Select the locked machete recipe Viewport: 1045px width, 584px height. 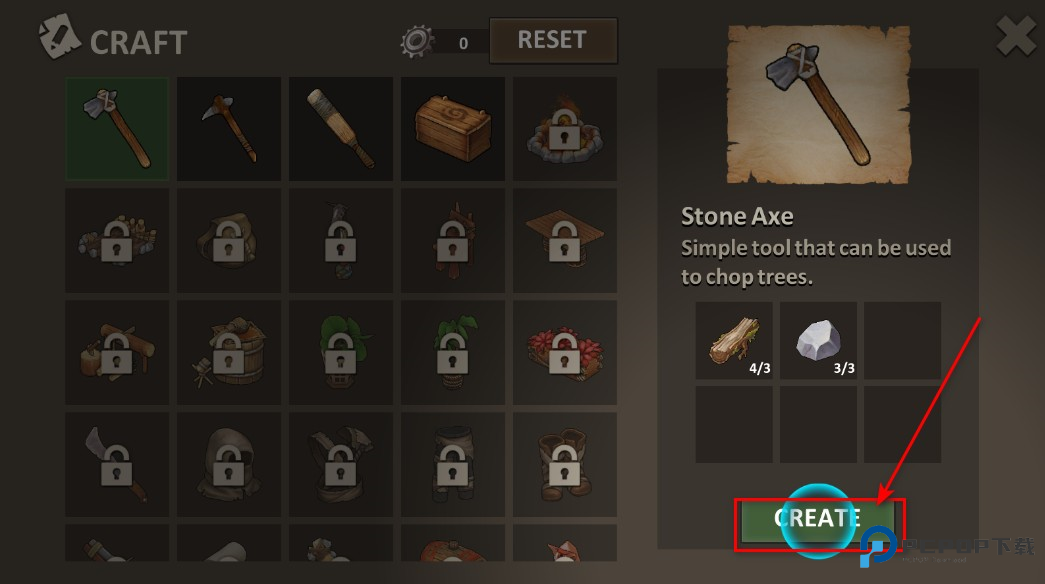117,465
